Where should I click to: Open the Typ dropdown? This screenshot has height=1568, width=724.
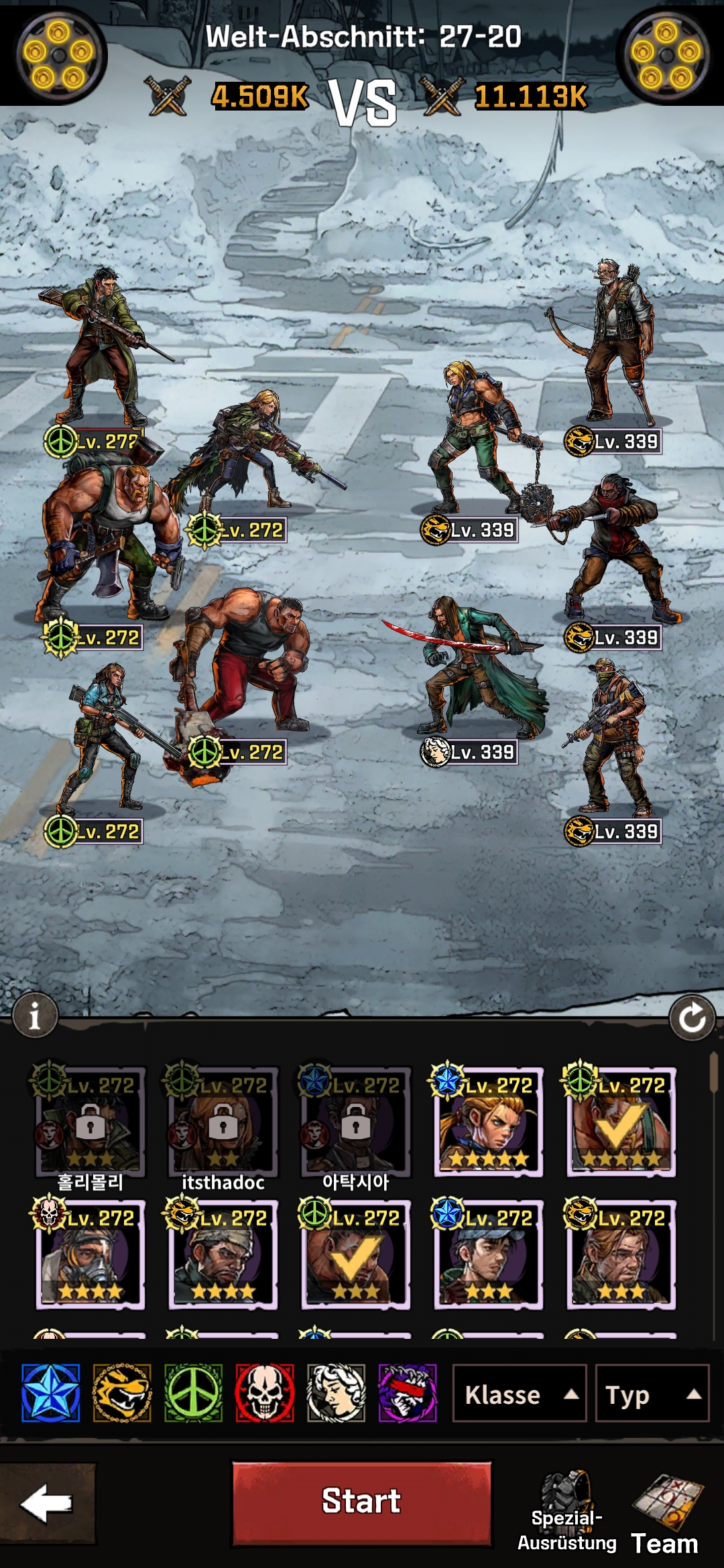pyautogui.click(x=652, y=1394)
